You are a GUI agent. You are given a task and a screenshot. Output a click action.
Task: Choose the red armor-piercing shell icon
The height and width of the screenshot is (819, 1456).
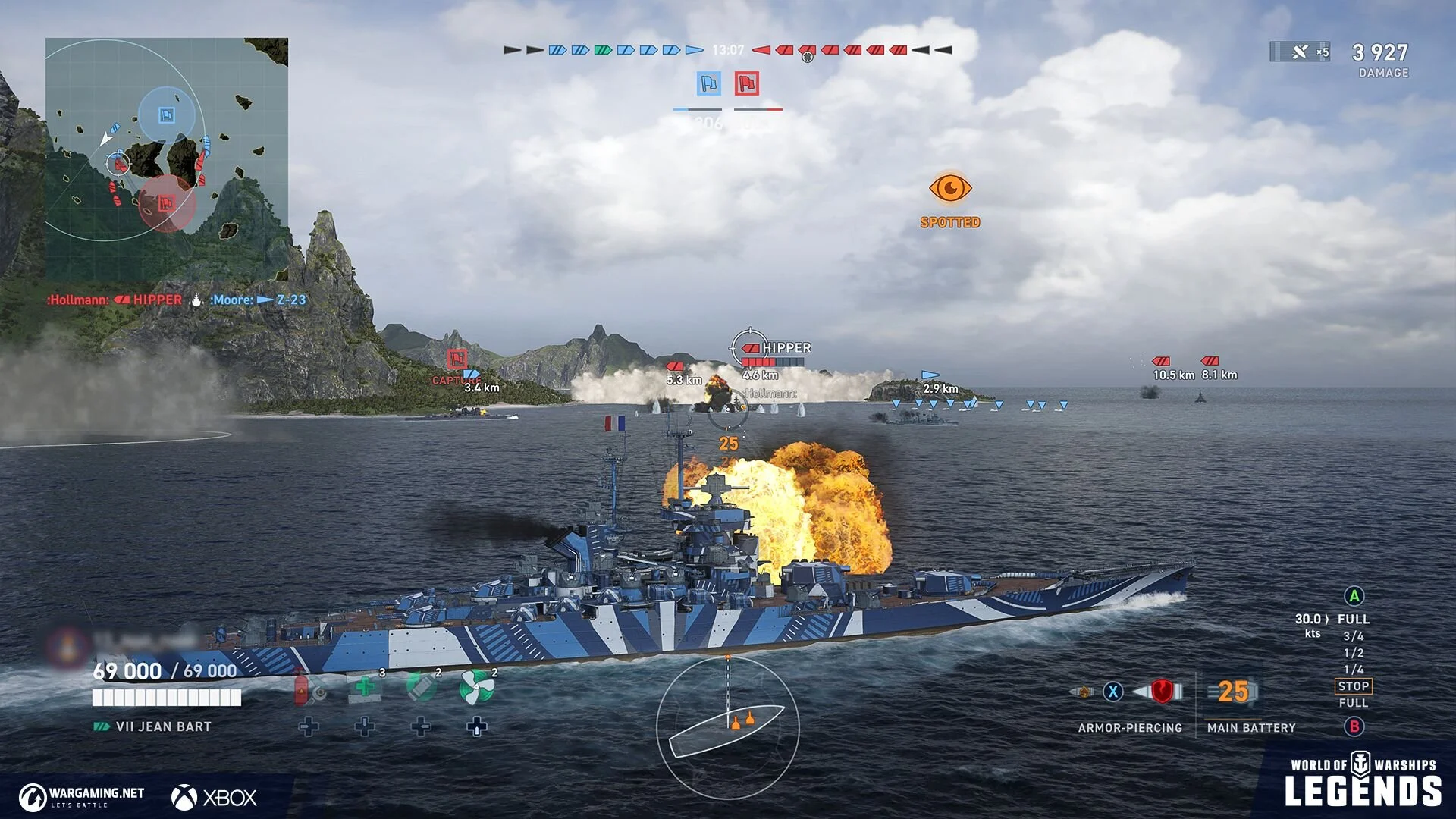click(x=1160, y=691)
